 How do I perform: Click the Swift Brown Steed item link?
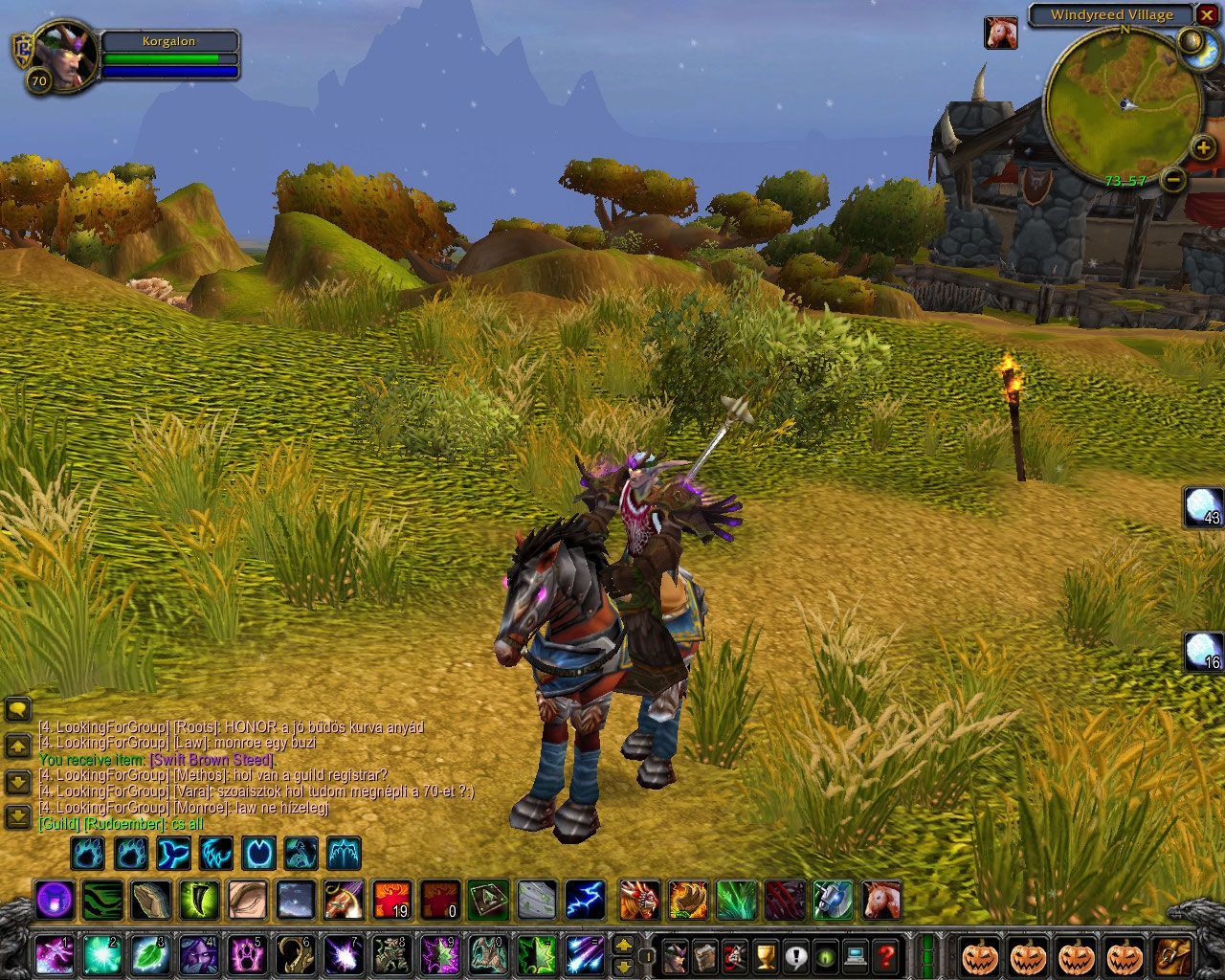click(x=212, y=760)
